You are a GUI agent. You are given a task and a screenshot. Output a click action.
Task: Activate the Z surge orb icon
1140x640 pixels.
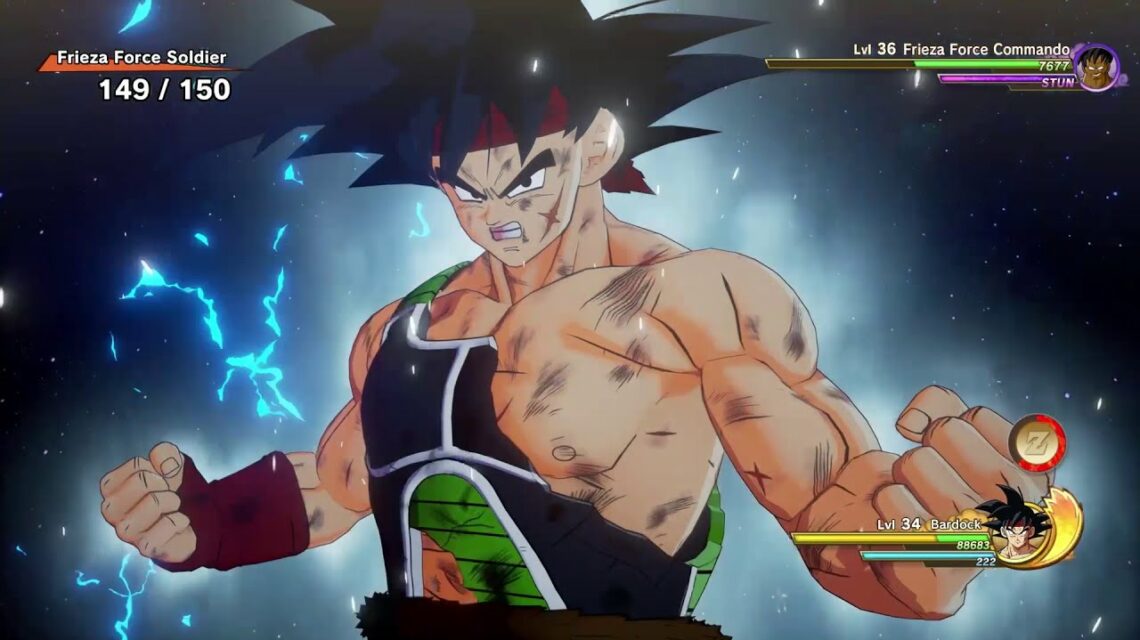click(x=1036, y=443)
